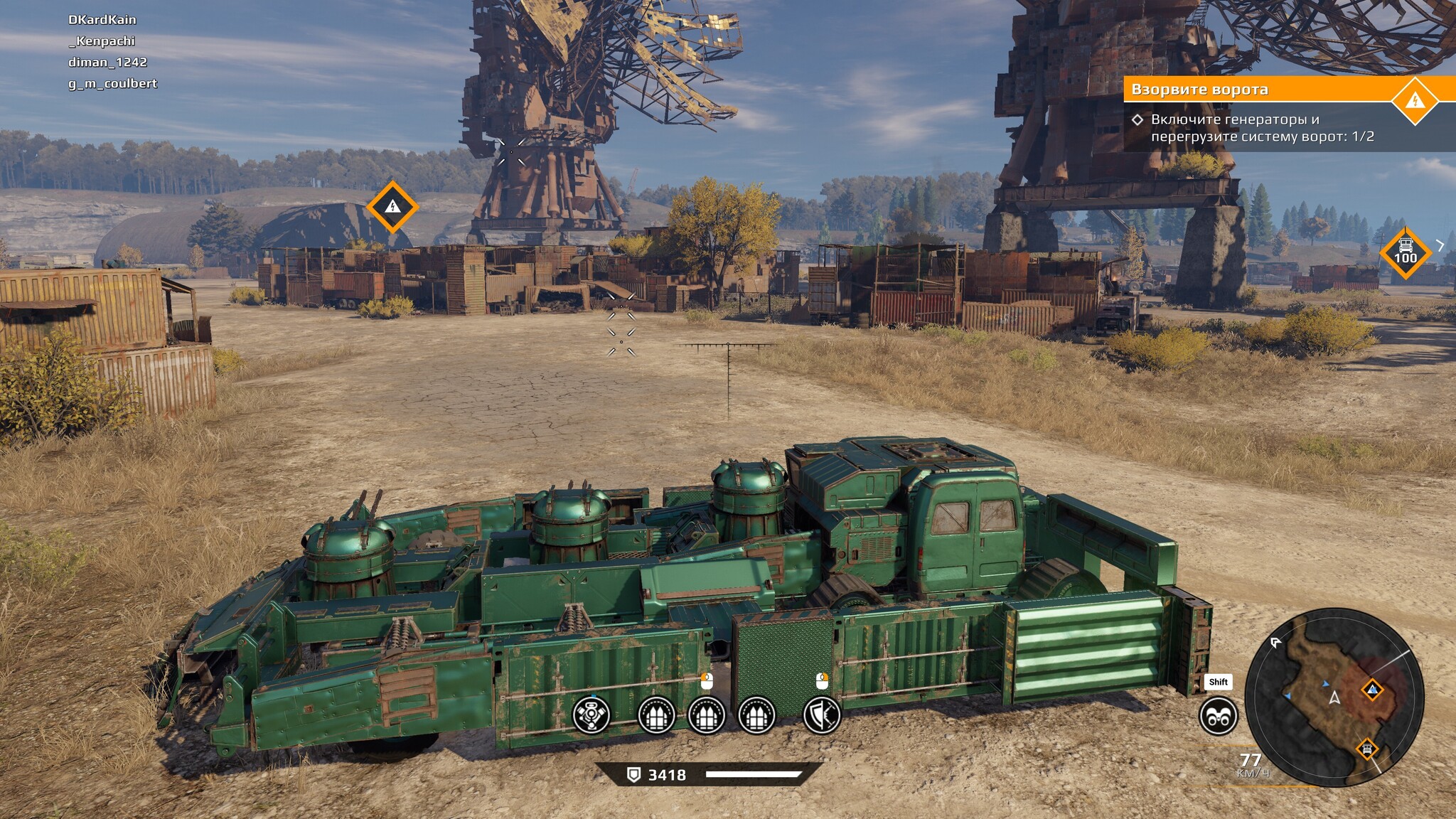The height and width of the screenshot is (819, 1456).
Task: Select player _Kenpachi in the squad list
Action: (x=102, y=41)
